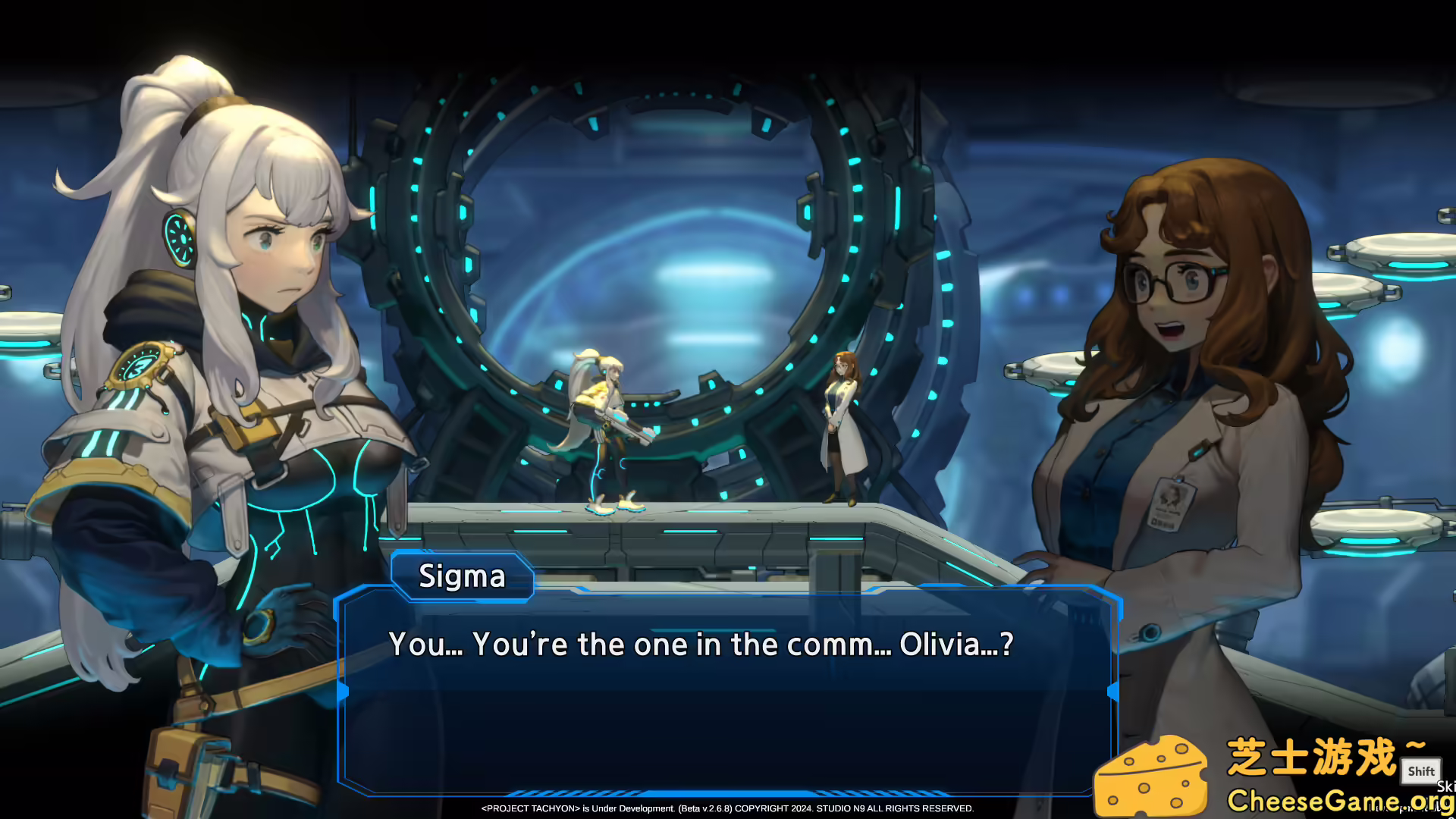The image size is (1456, 819).
Task: Advance Sigma's dialogue text box
Action: coord(728,690)
